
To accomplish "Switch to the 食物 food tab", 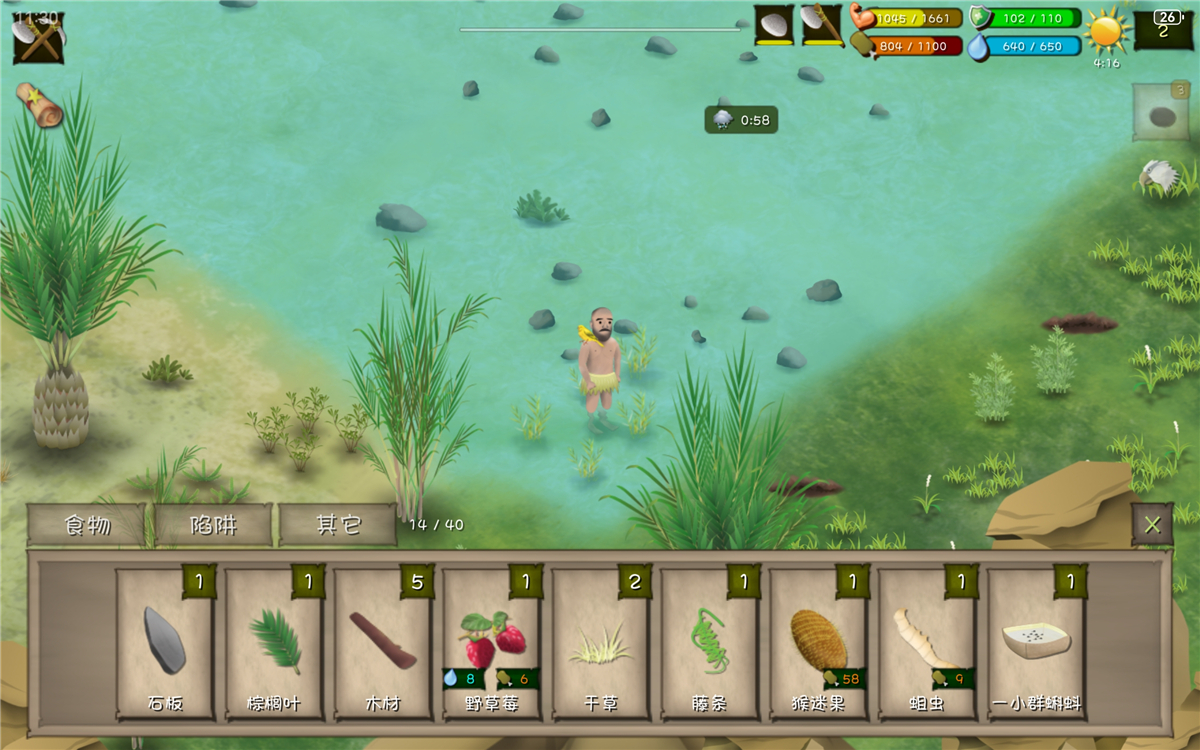I will (x=87, y=524).
